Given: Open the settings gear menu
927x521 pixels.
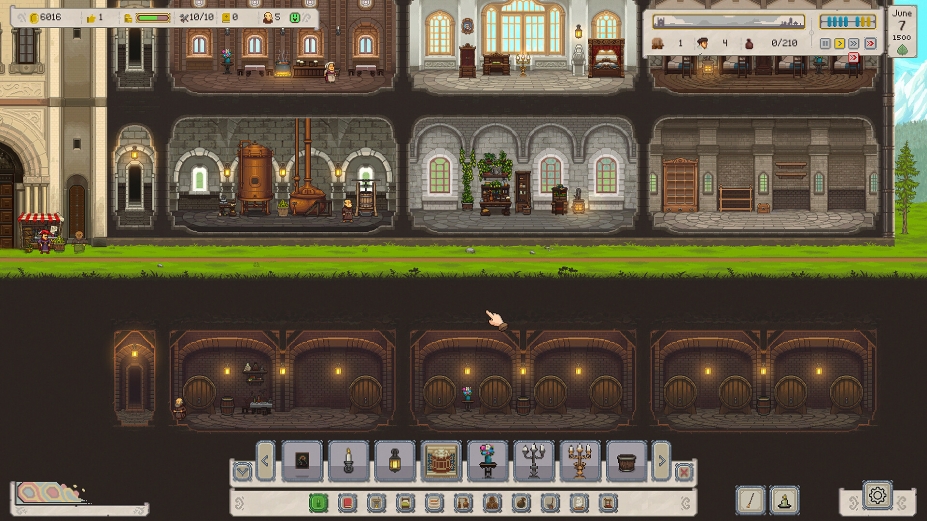Looking at the screenshot, I should coord(877,494).
